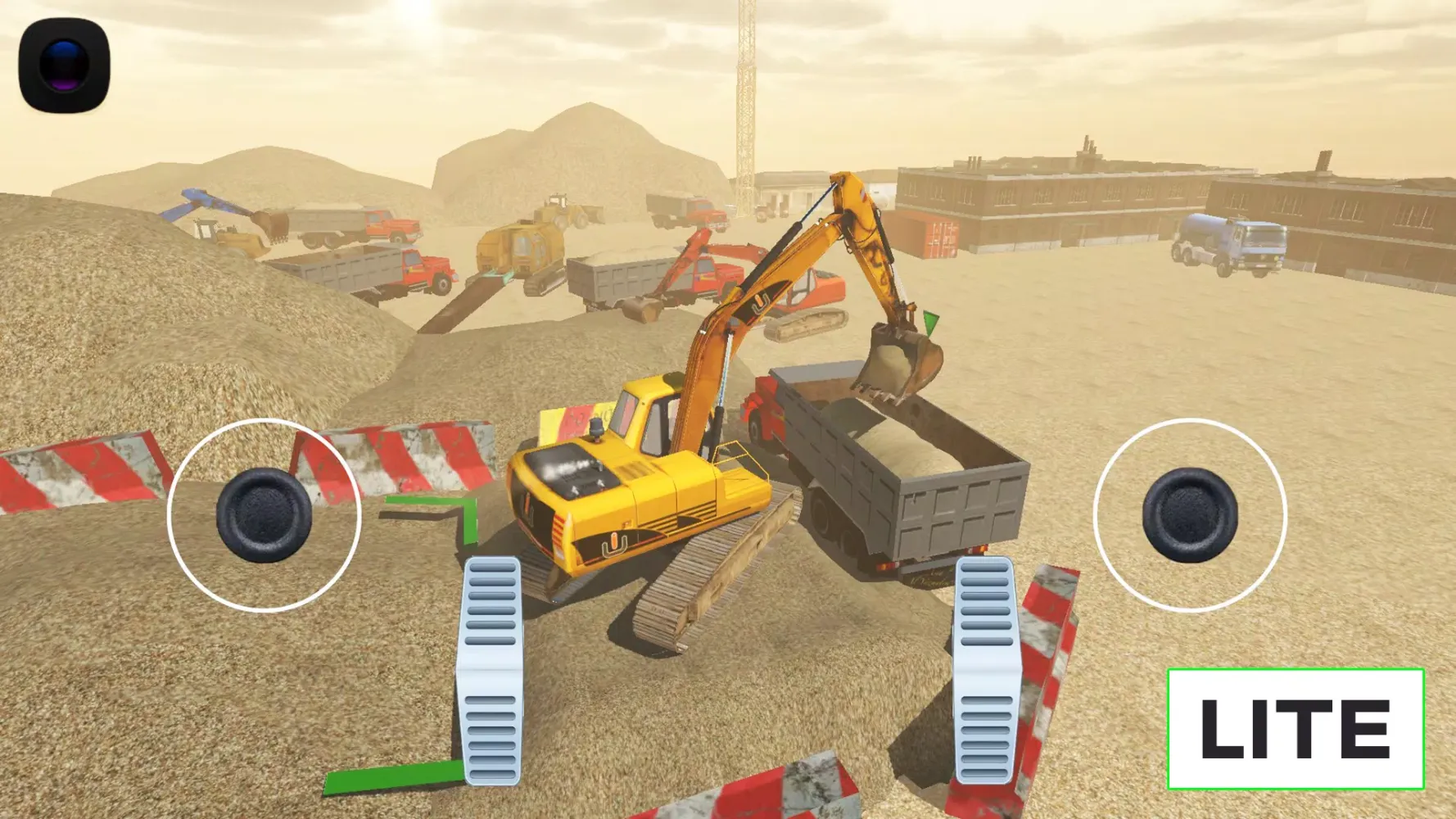Slide the left pedal track control
1456x819 pixels.
(x=491, y=672)
